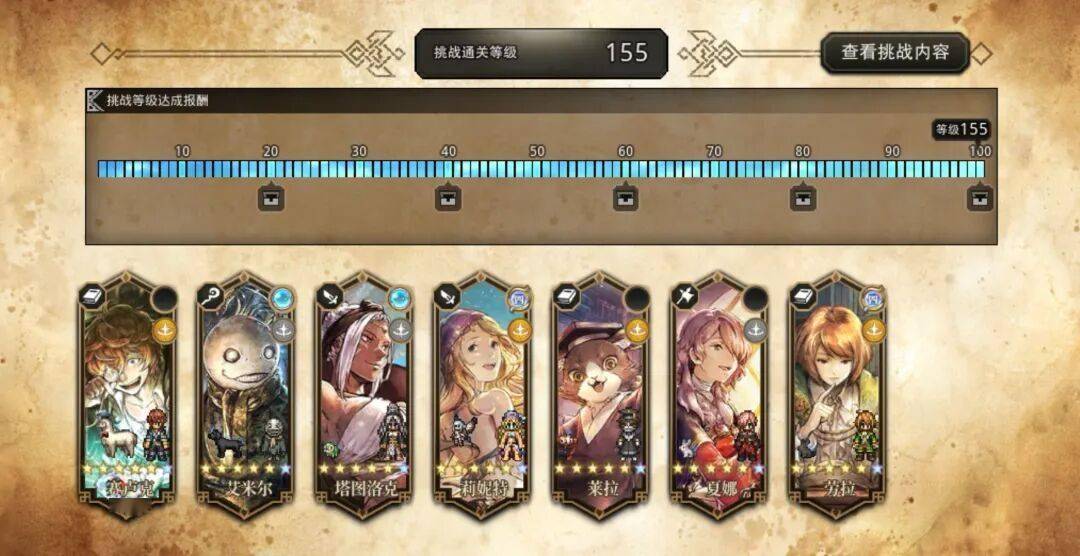Select the level 60 reward chest
The height and width of the screenshot is (556, 1080).
click(625, 198)
